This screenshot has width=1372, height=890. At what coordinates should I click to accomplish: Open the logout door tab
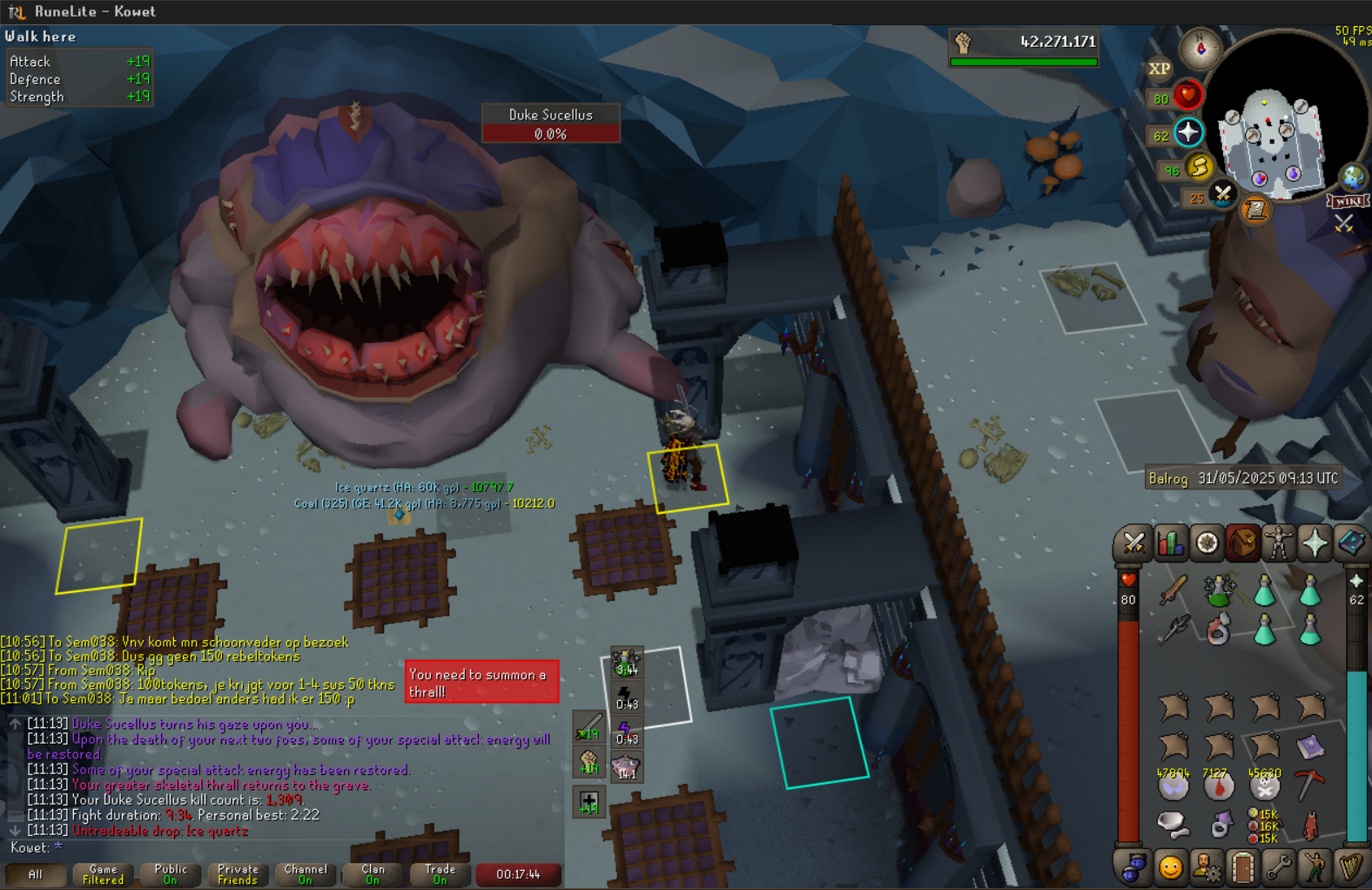[x=1242, y=867]
